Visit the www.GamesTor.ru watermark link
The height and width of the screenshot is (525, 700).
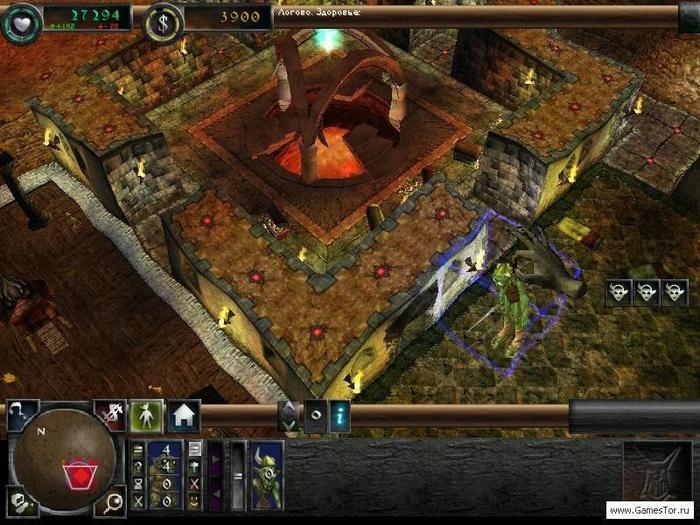(649, 511)
